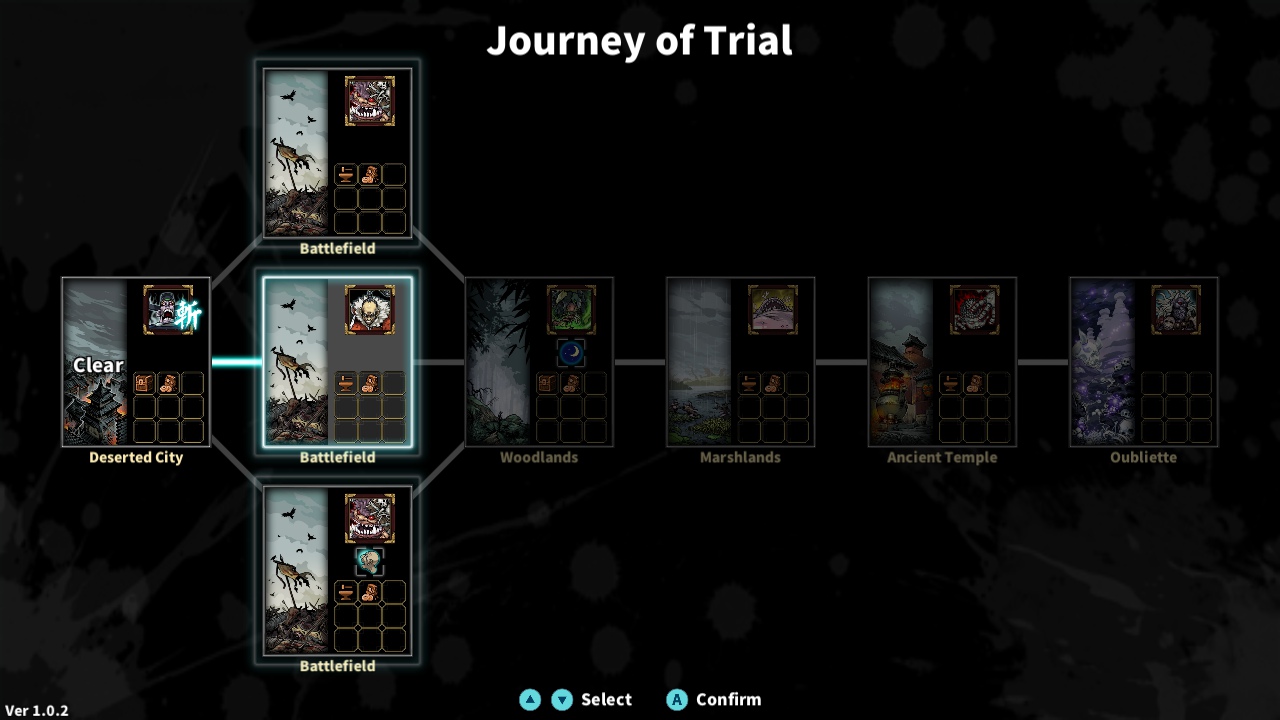Select the bridge event icon on the Marshlands card

tap(775, 309)
